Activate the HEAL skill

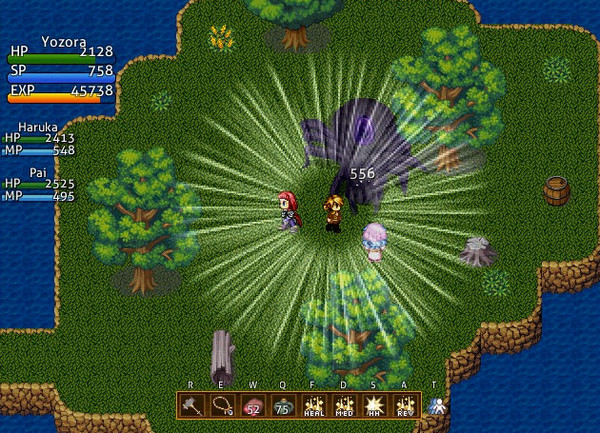coord(313,406)
